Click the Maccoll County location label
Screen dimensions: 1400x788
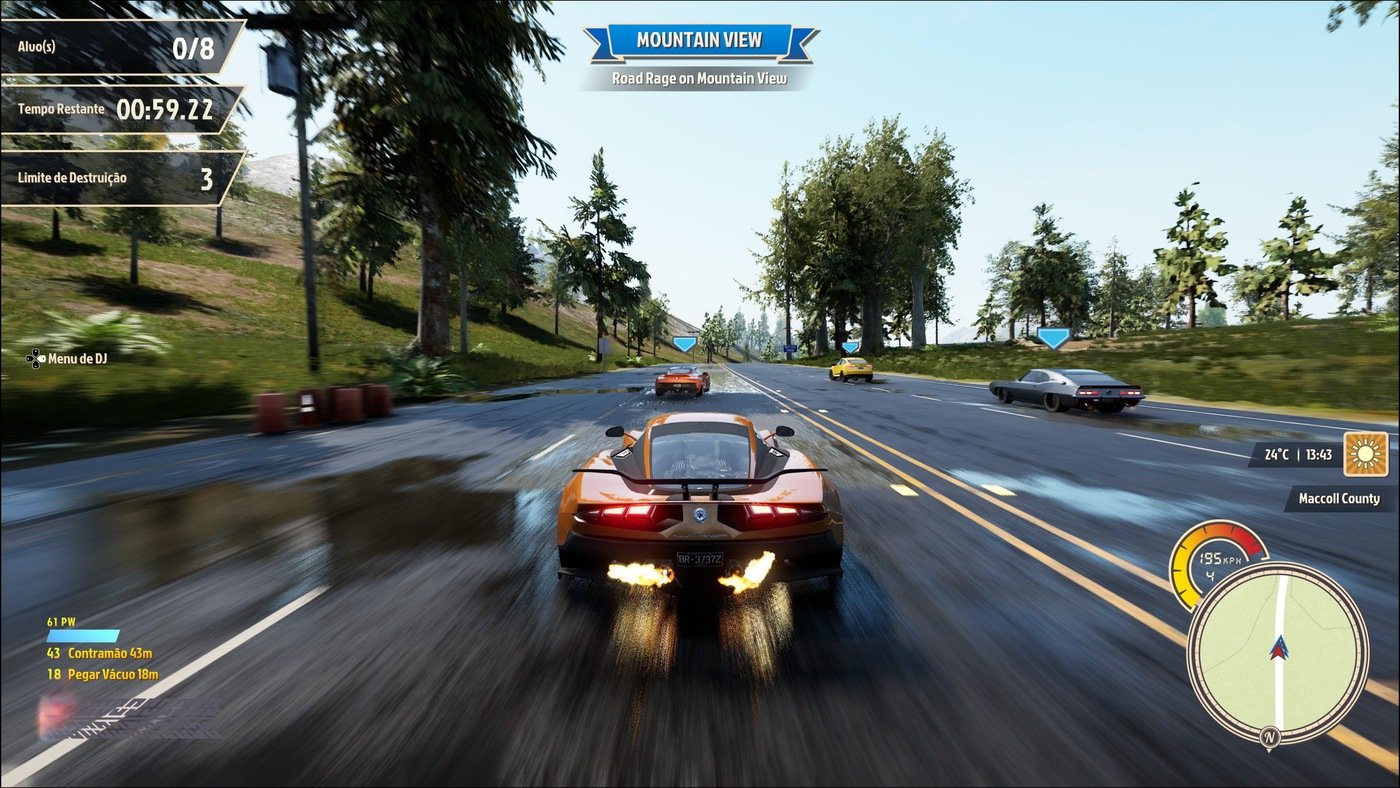1337,498
